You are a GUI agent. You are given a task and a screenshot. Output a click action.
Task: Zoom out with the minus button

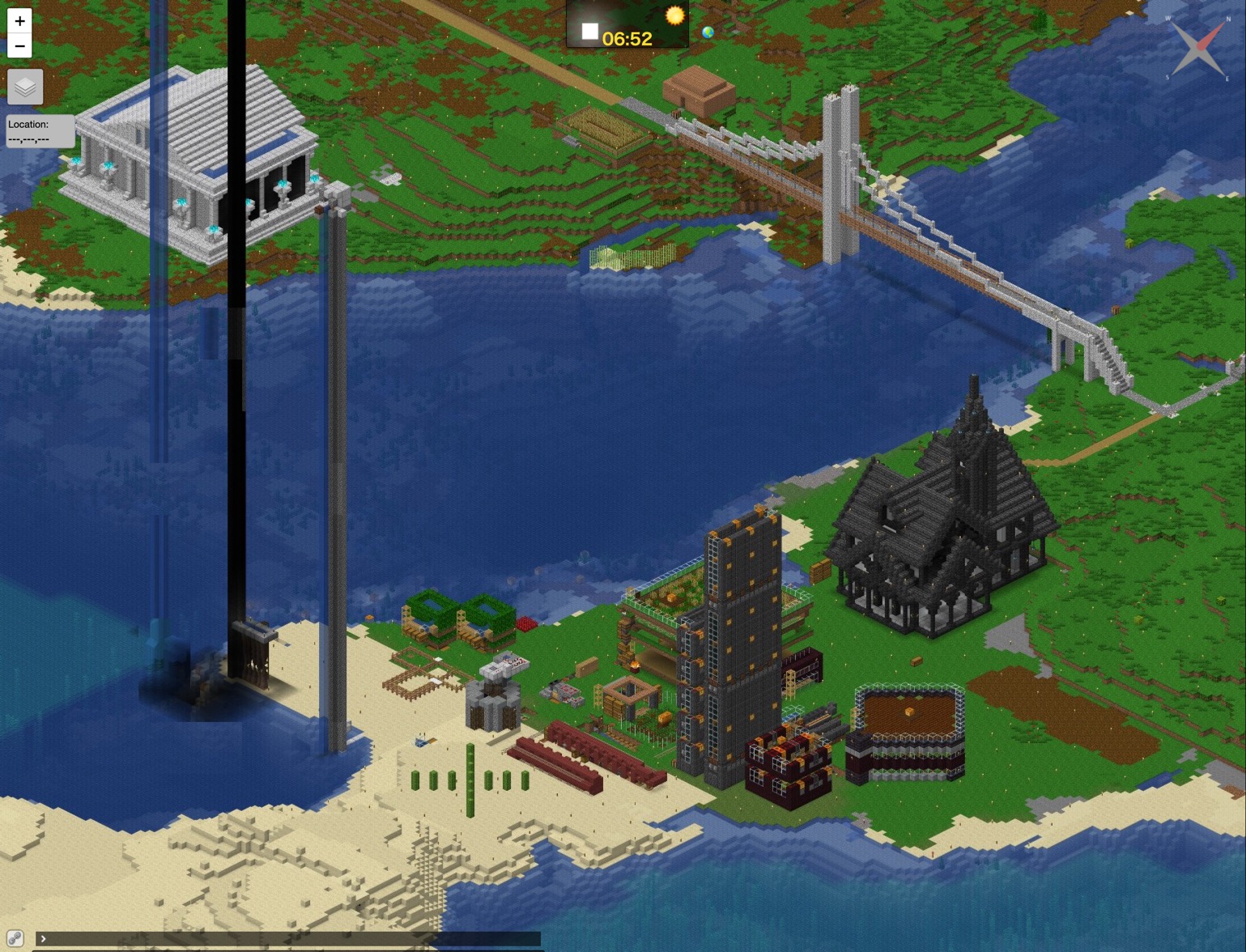point(19,46)
